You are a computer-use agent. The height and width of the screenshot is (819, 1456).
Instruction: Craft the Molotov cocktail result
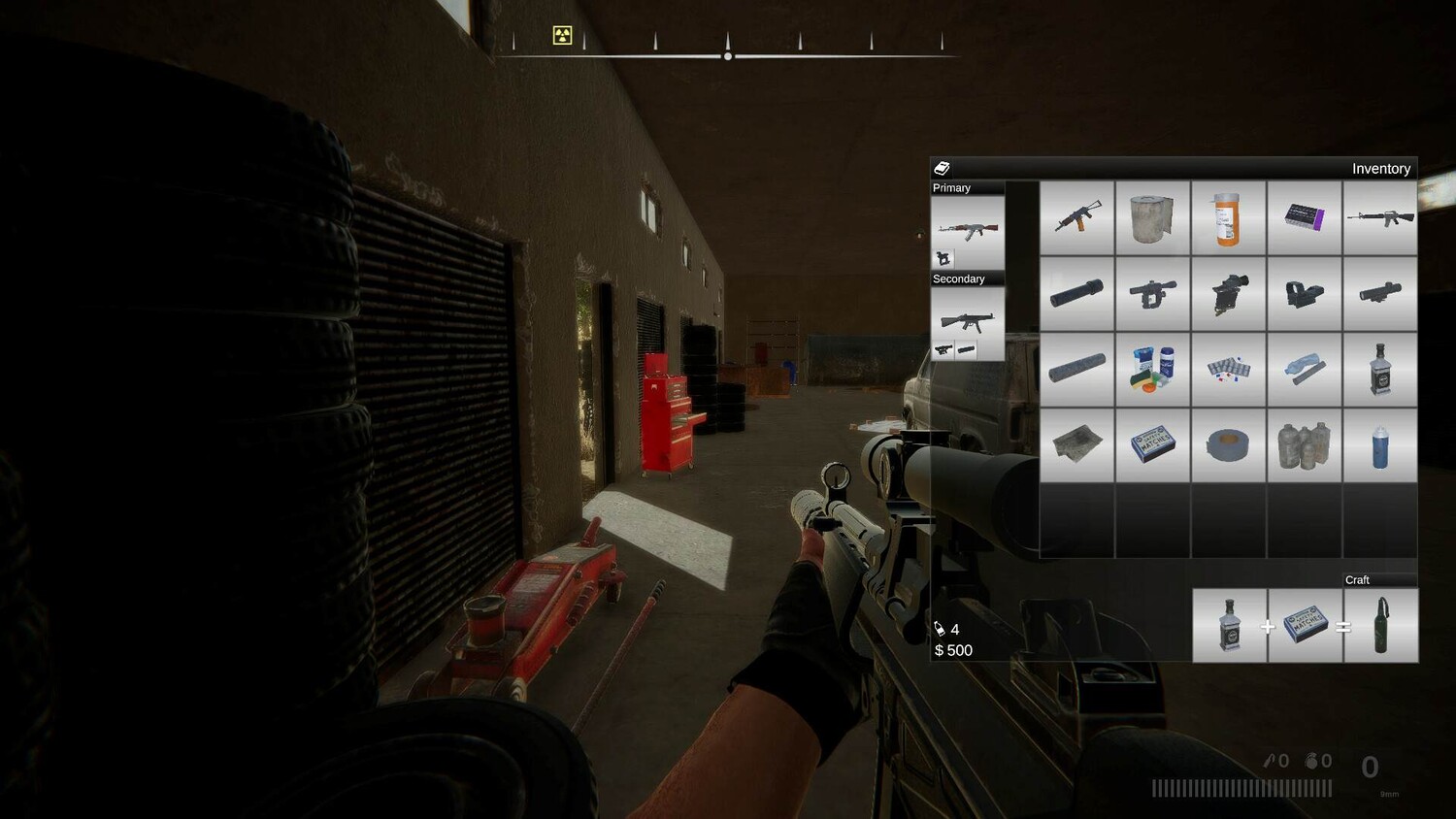1381,626
